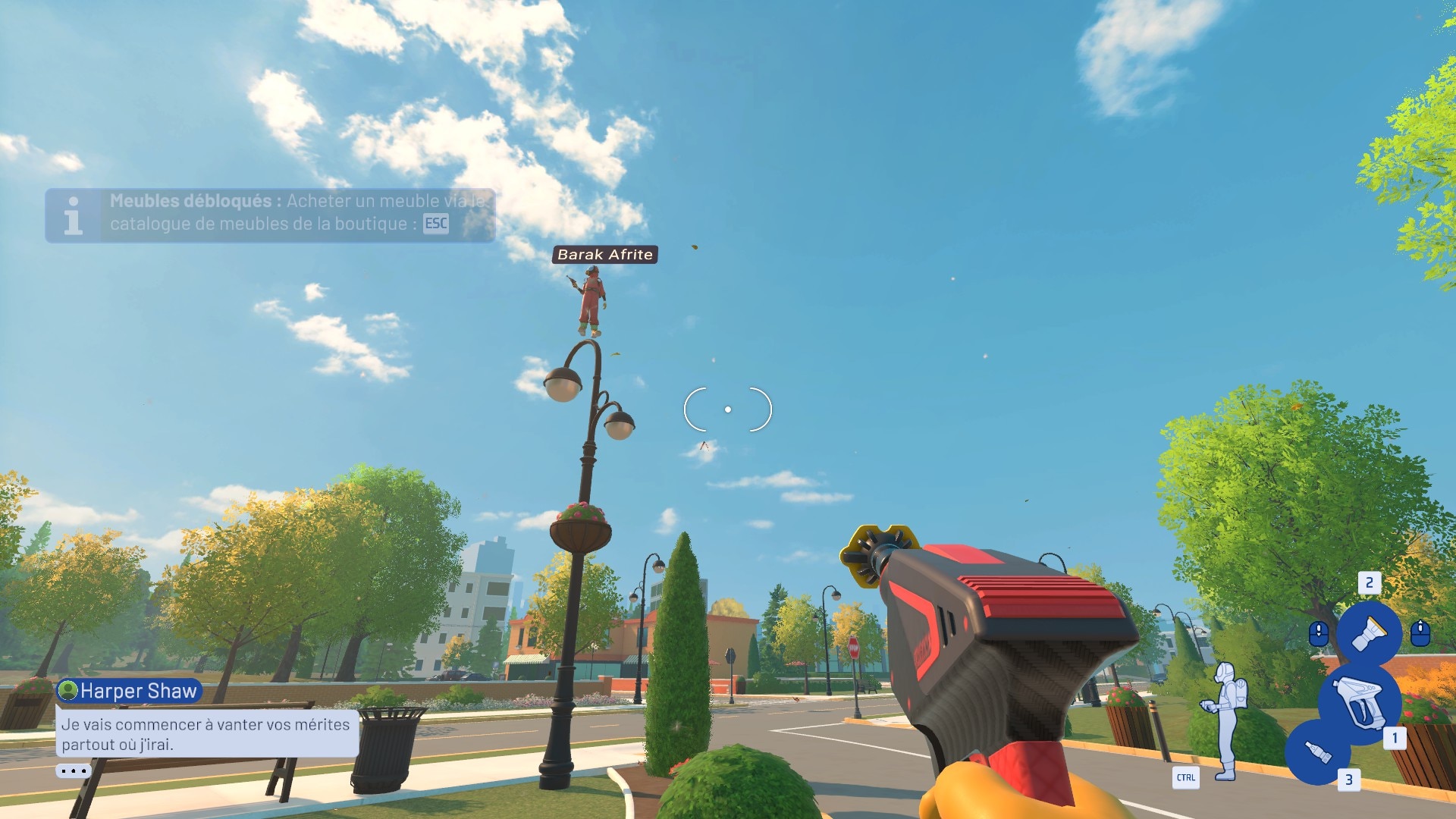This screenshot has height=819, width=1456.
Task: Choose the pressure washer gun icon
Action: 1361,703
